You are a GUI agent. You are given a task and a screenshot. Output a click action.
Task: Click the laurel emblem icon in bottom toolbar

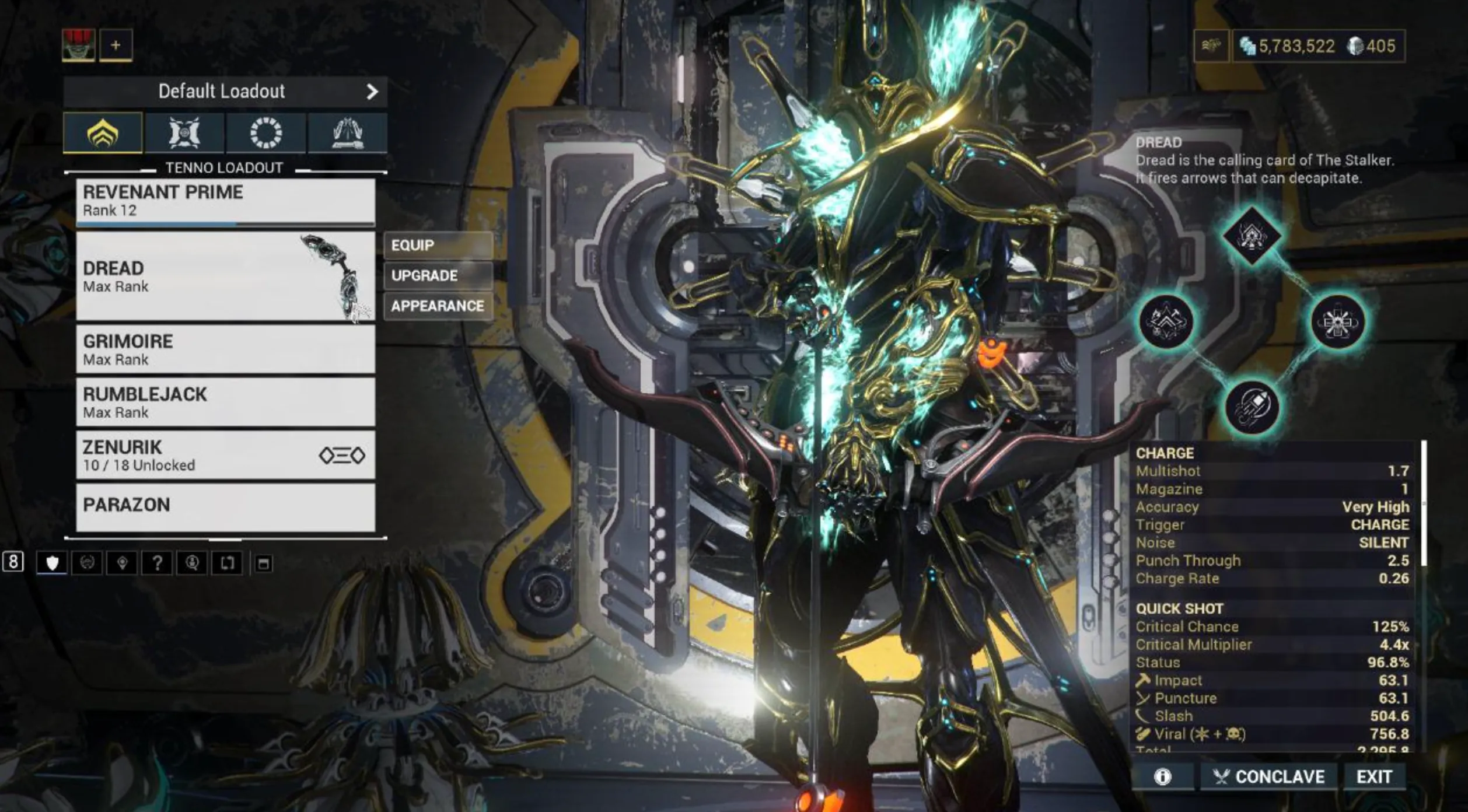click(86, 562)
